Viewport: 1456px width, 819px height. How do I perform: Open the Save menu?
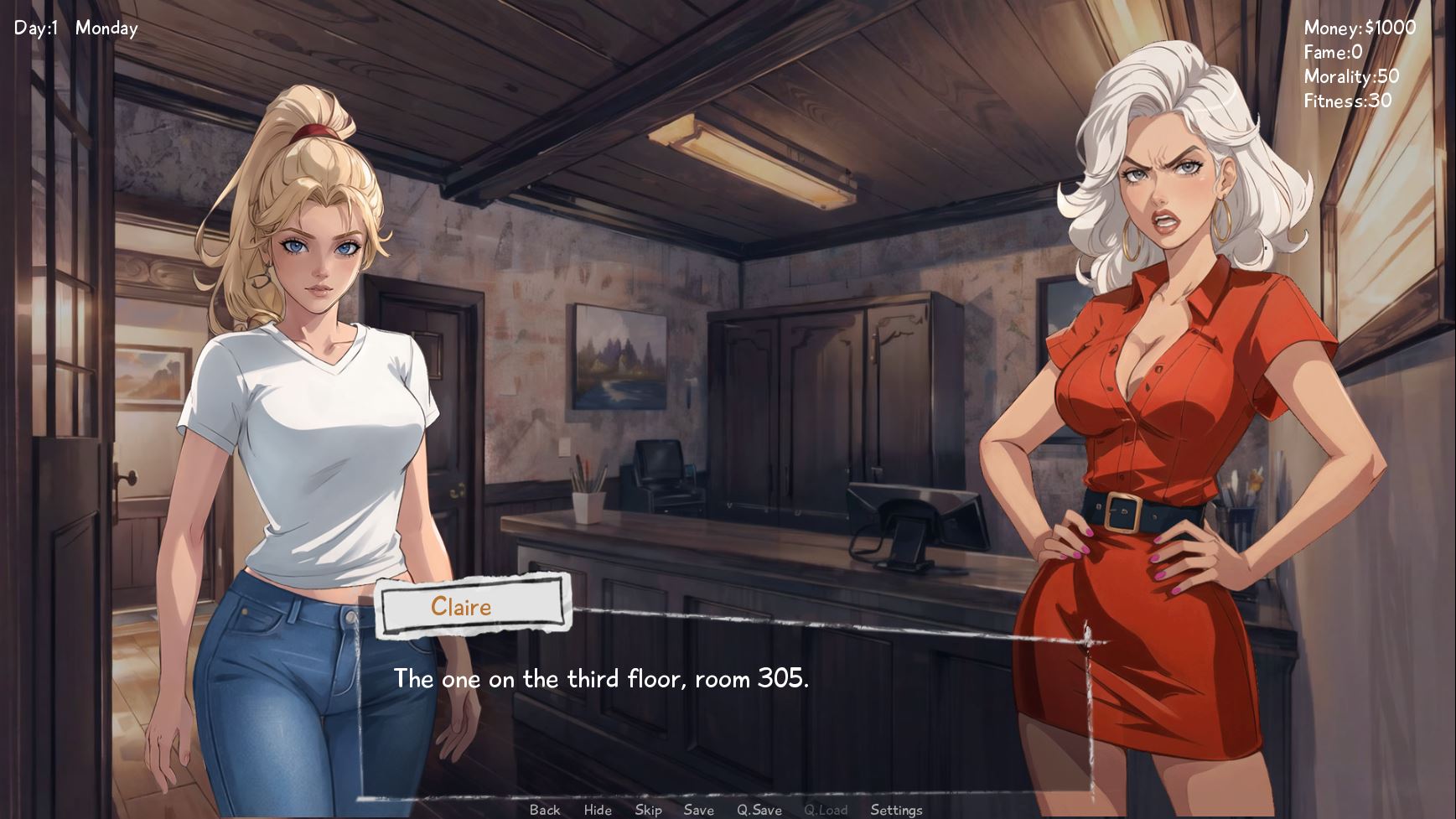pyautogui.click(x=698, y=809)
